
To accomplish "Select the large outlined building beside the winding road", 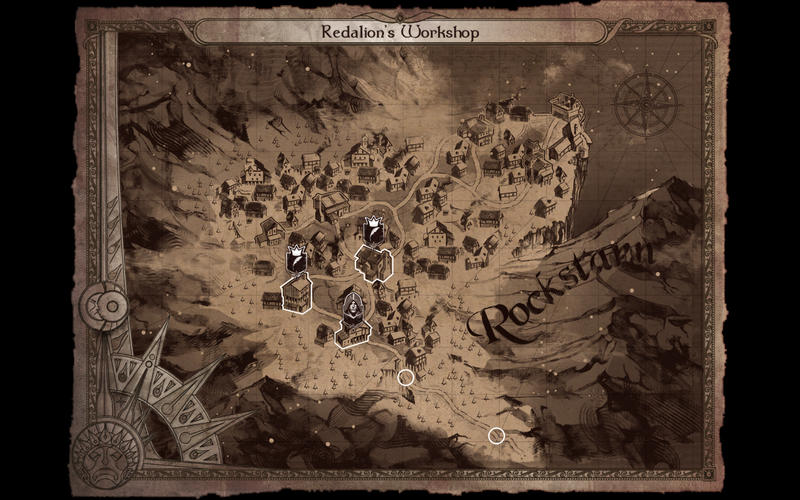I will [x=374, y=263].
